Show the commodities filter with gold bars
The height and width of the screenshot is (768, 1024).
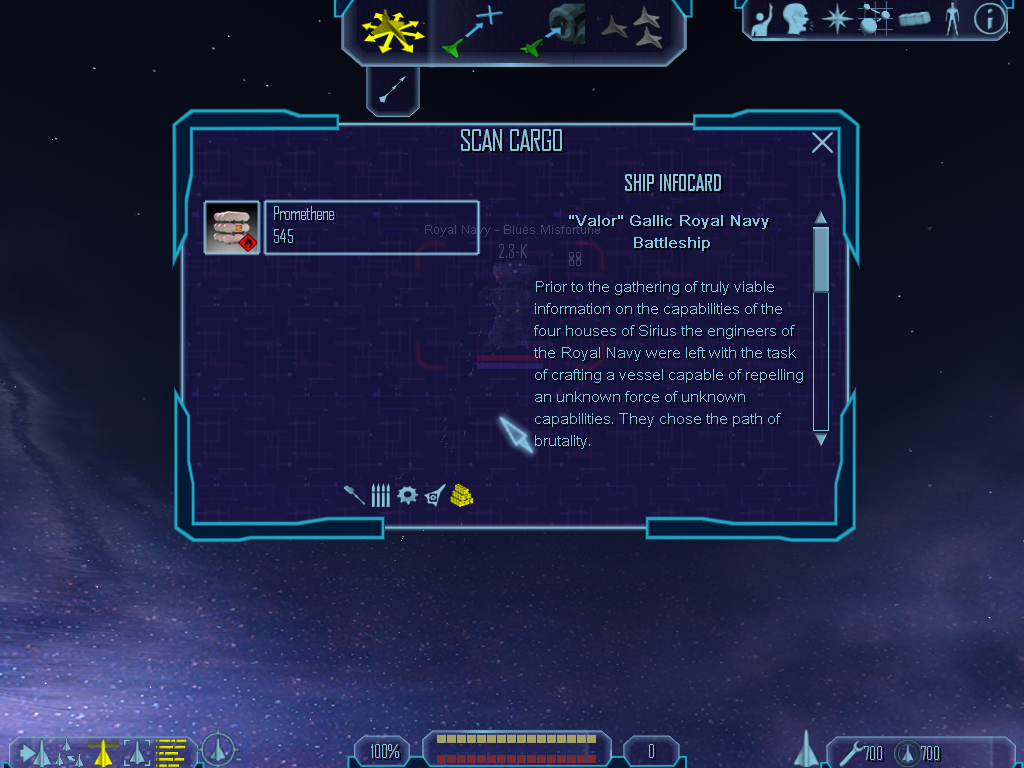pos(461,495)
